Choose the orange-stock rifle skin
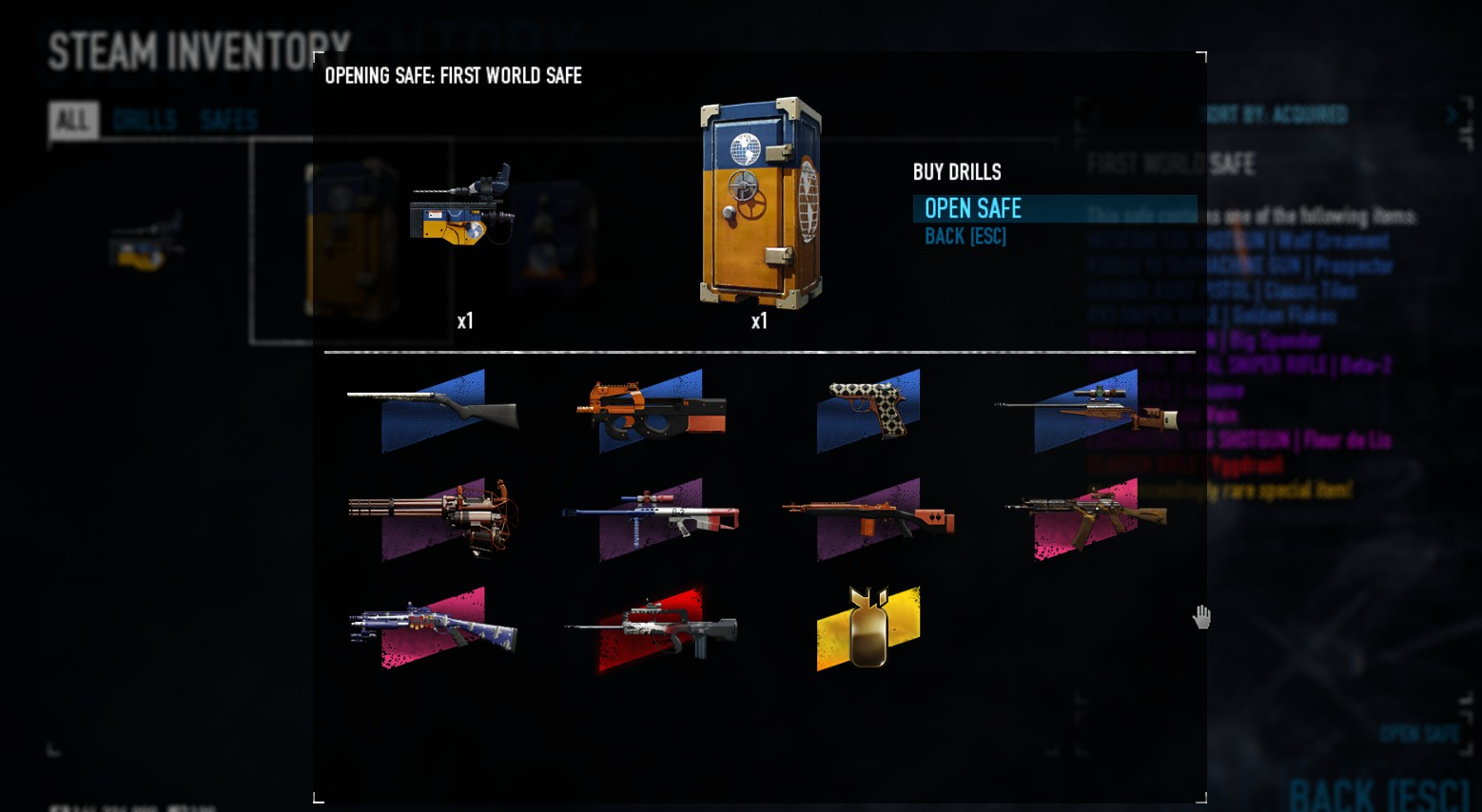This screenshot has width=1482, height=812. pos(868,518)
